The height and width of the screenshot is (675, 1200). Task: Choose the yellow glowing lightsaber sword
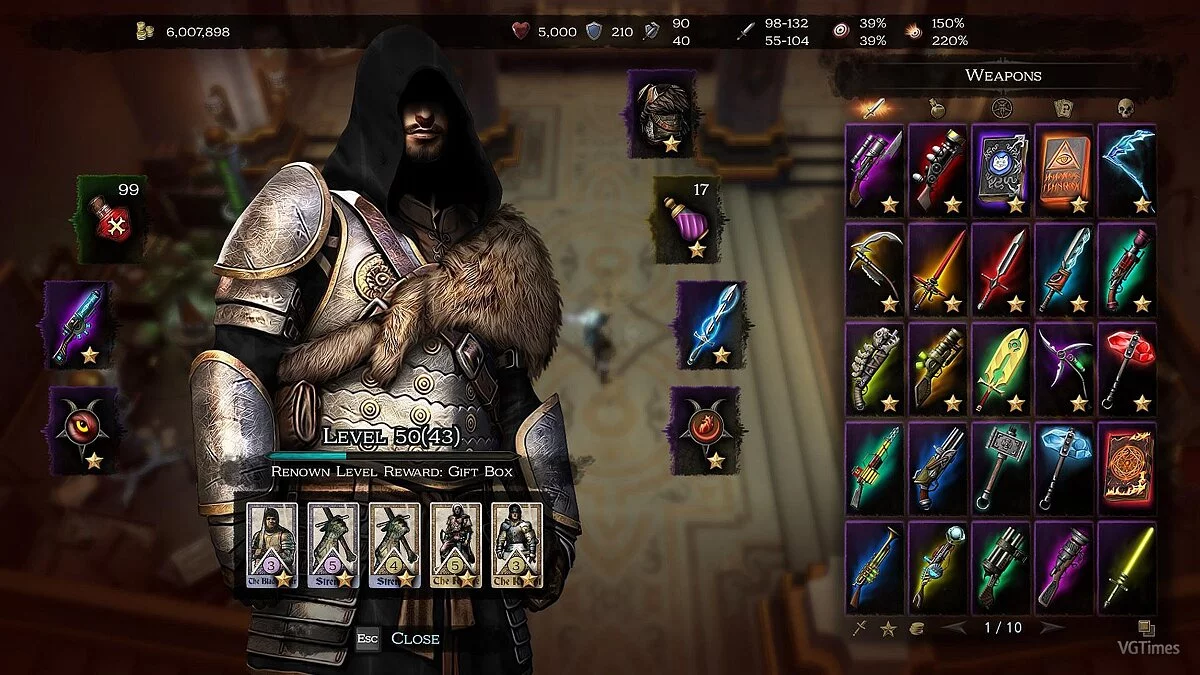tap(1127, 565)
